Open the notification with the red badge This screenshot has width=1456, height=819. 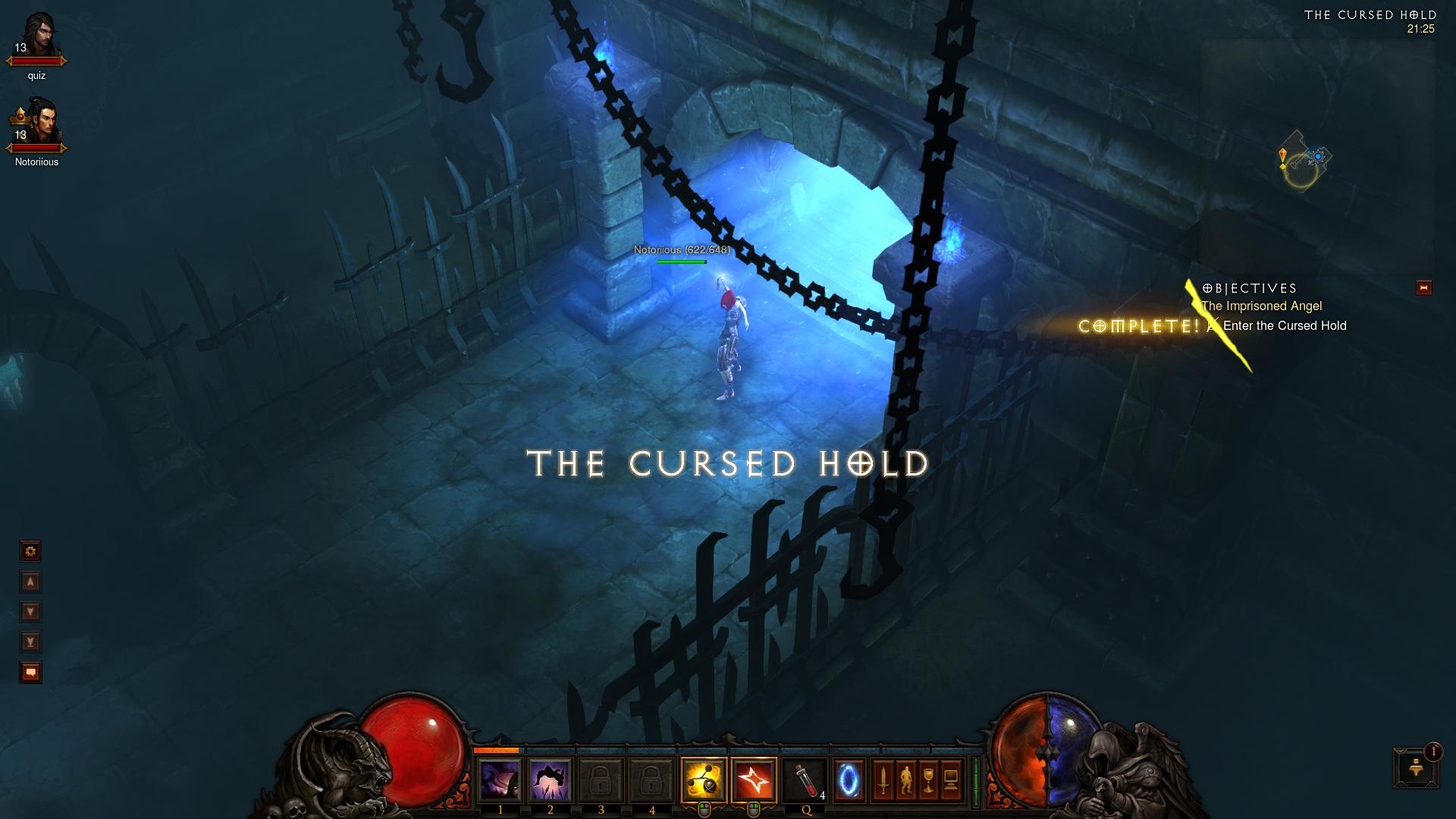(x=1415, y=767)
